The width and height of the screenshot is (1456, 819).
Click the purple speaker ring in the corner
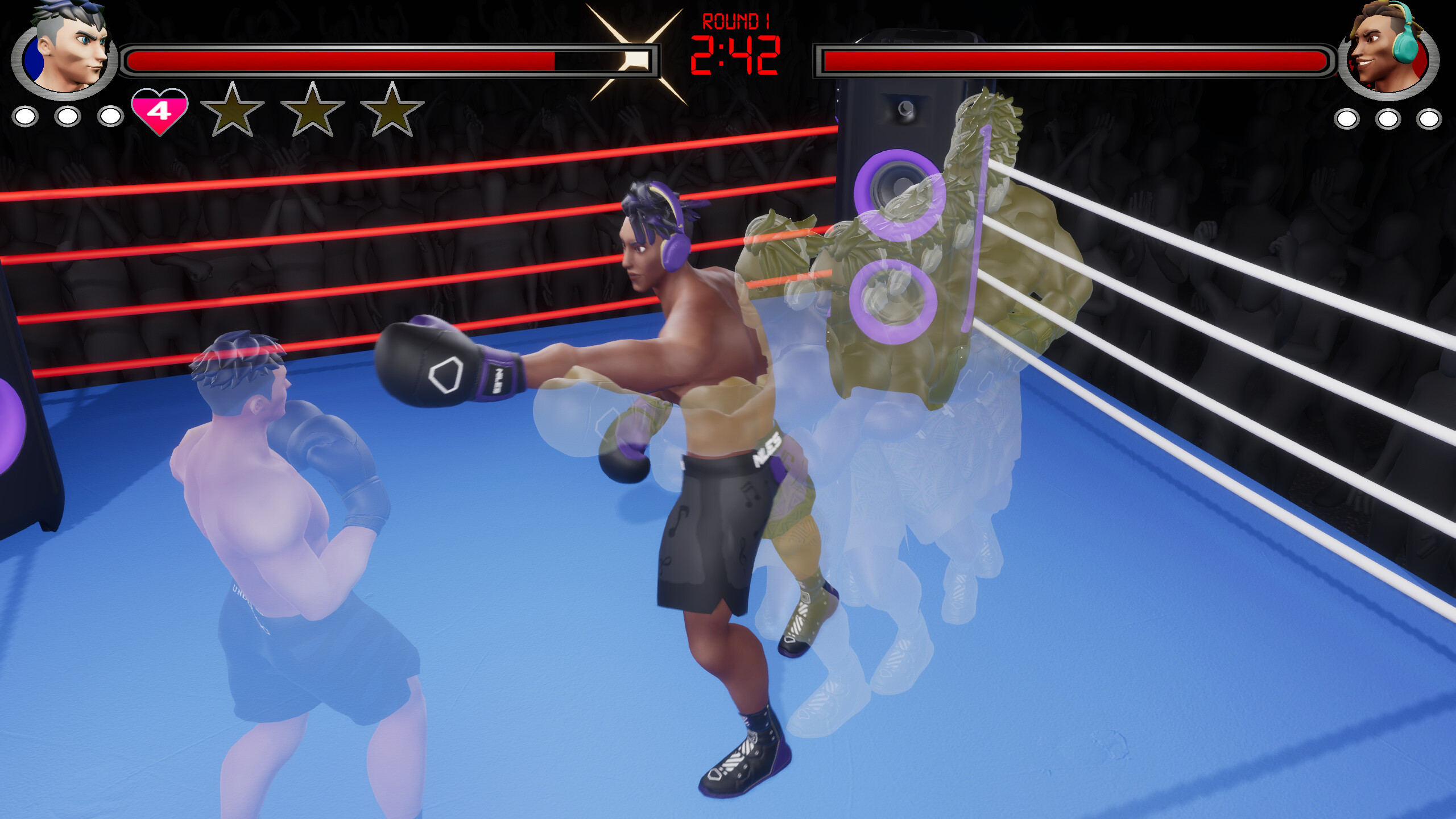pos(896,188)
